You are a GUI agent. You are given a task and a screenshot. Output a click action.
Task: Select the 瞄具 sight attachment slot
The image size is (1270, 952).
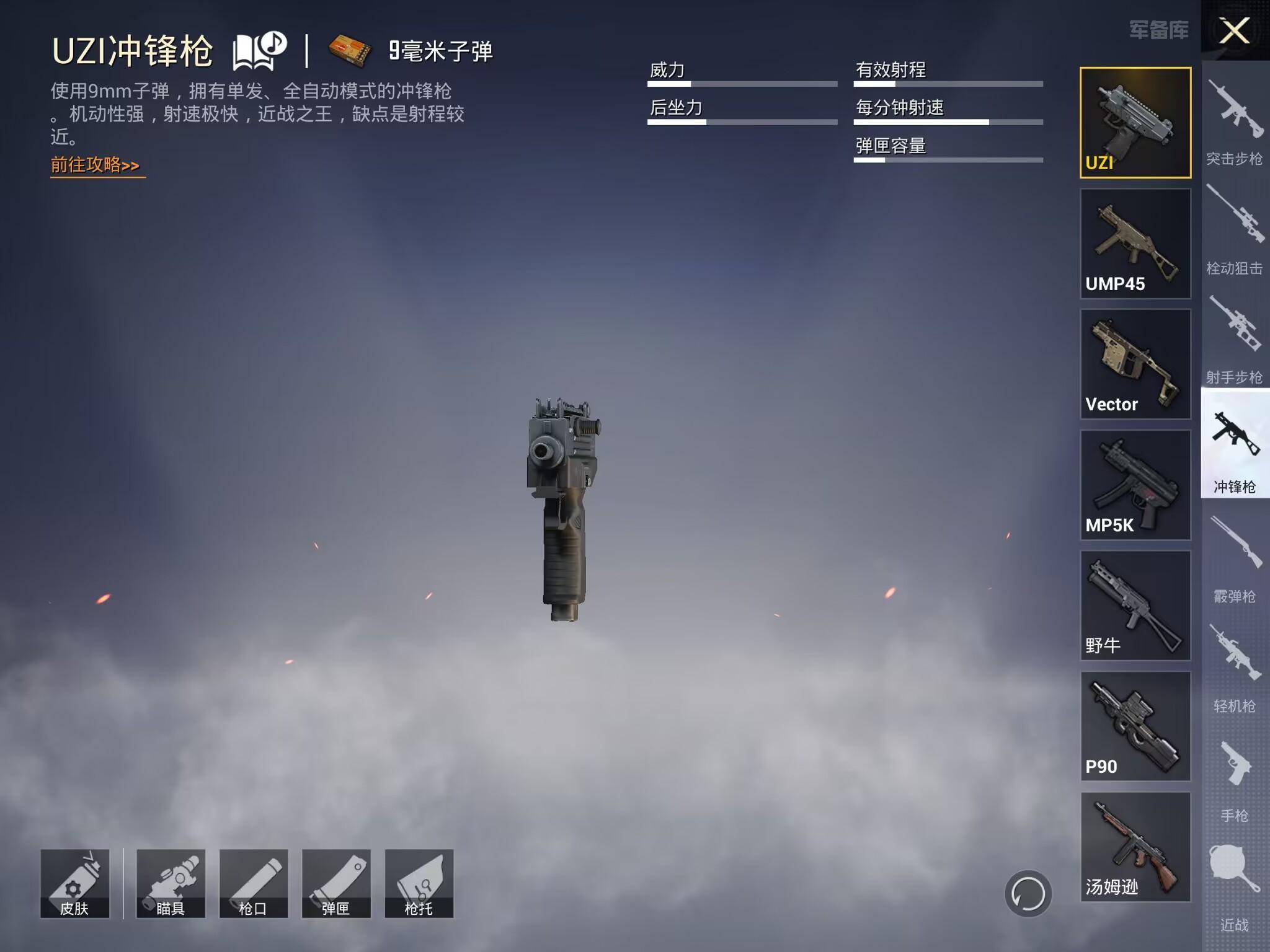pos(171,883)
